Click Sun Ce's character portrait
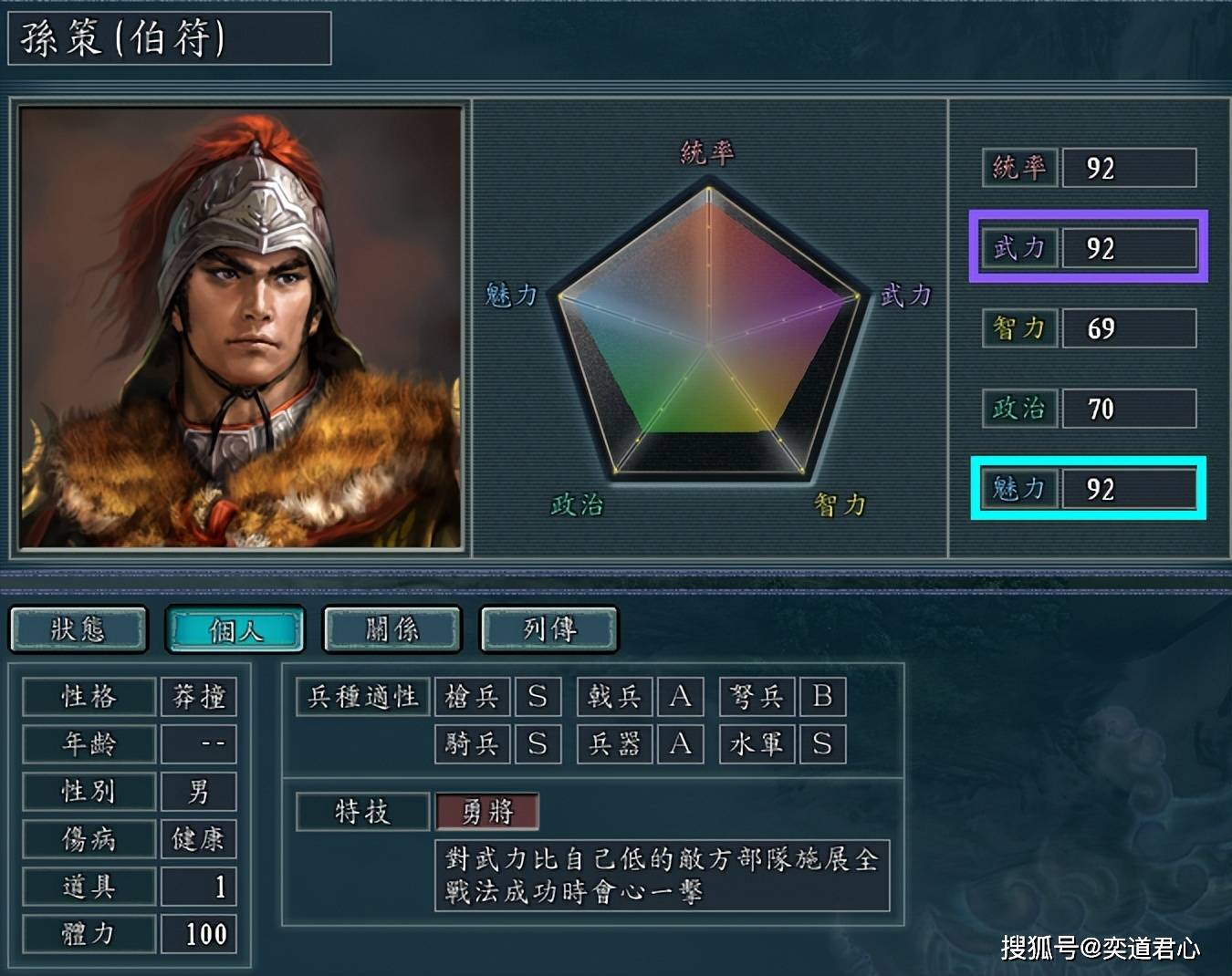Viewport: 1232px width, 976px height. [241, 327]
